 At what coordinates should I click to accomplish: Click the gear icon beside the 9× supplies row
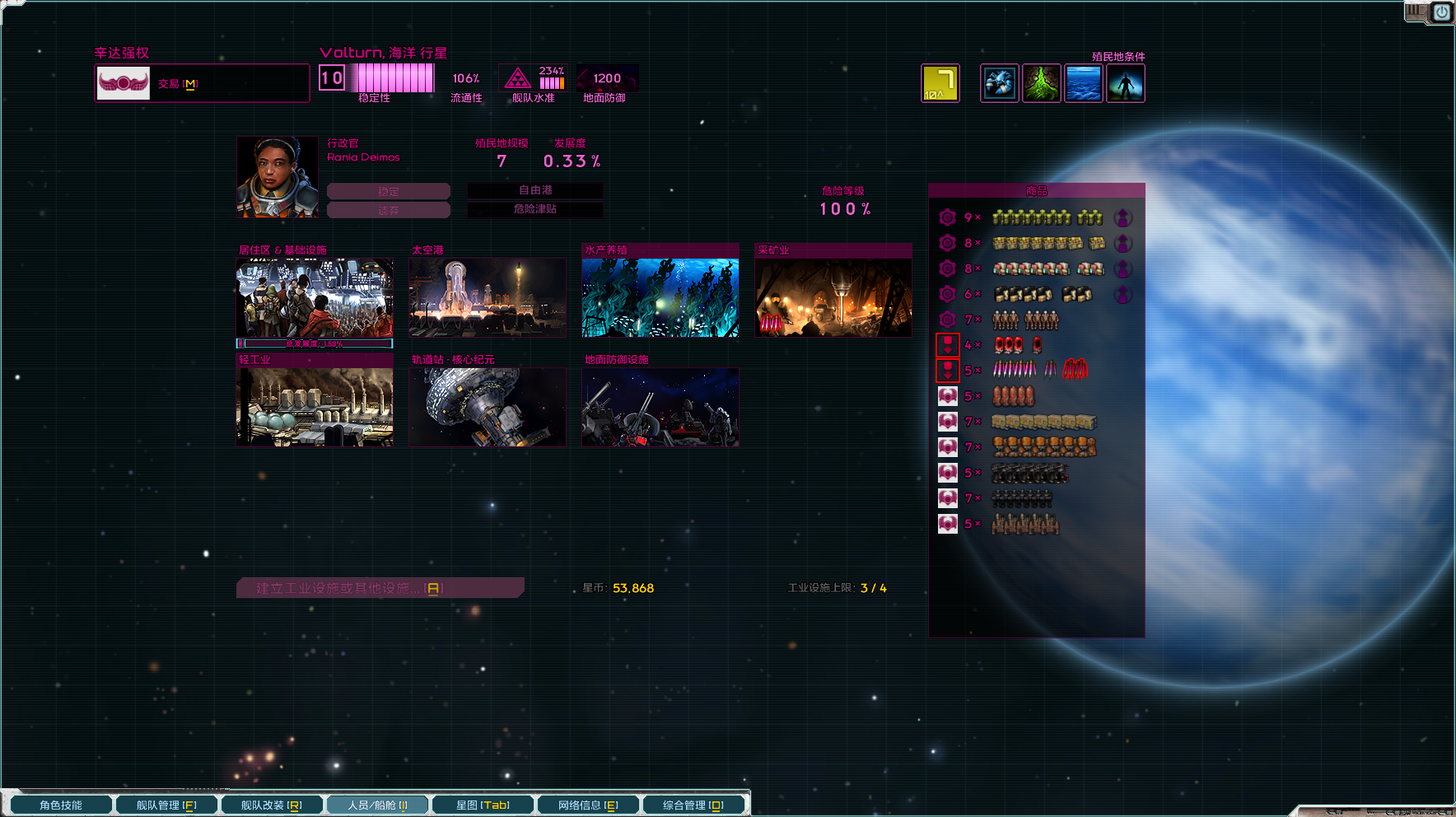pos(947,217)
